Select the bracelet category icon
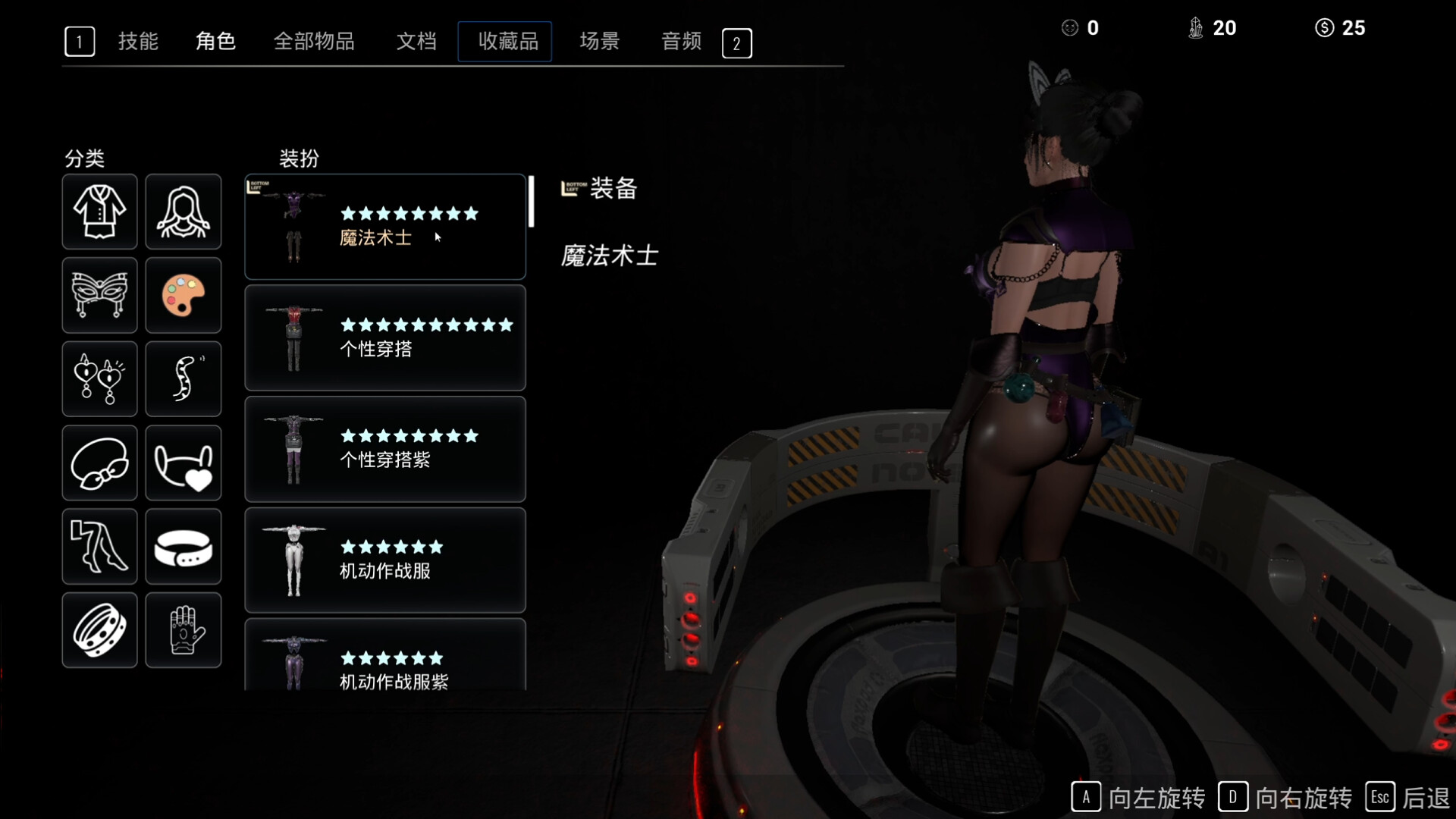The image size is (1456, 819). click(x=99, y=630)
